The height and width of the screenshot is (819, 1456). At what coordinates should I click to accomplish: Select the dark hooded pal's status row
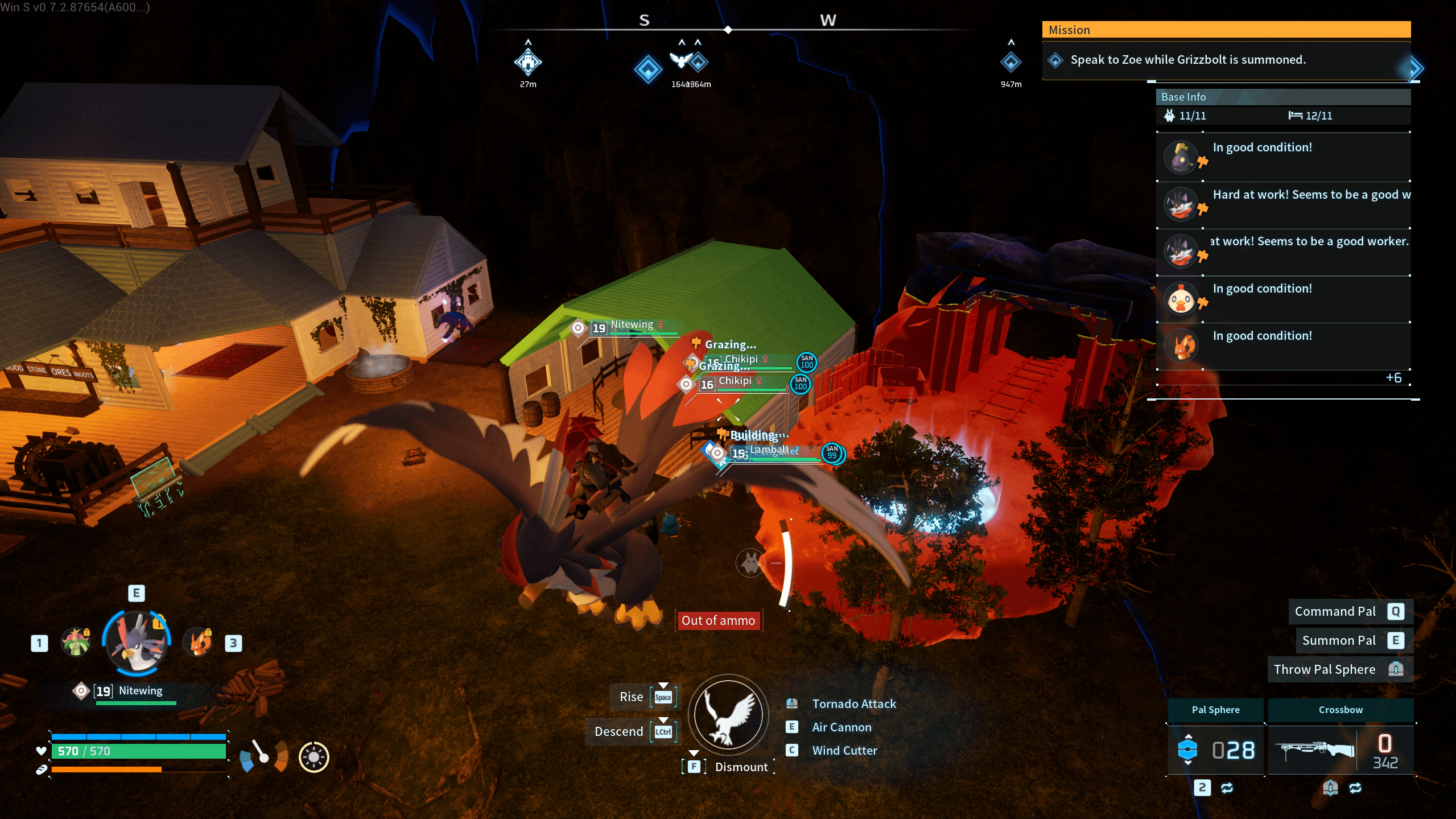tap(1284, 158)
